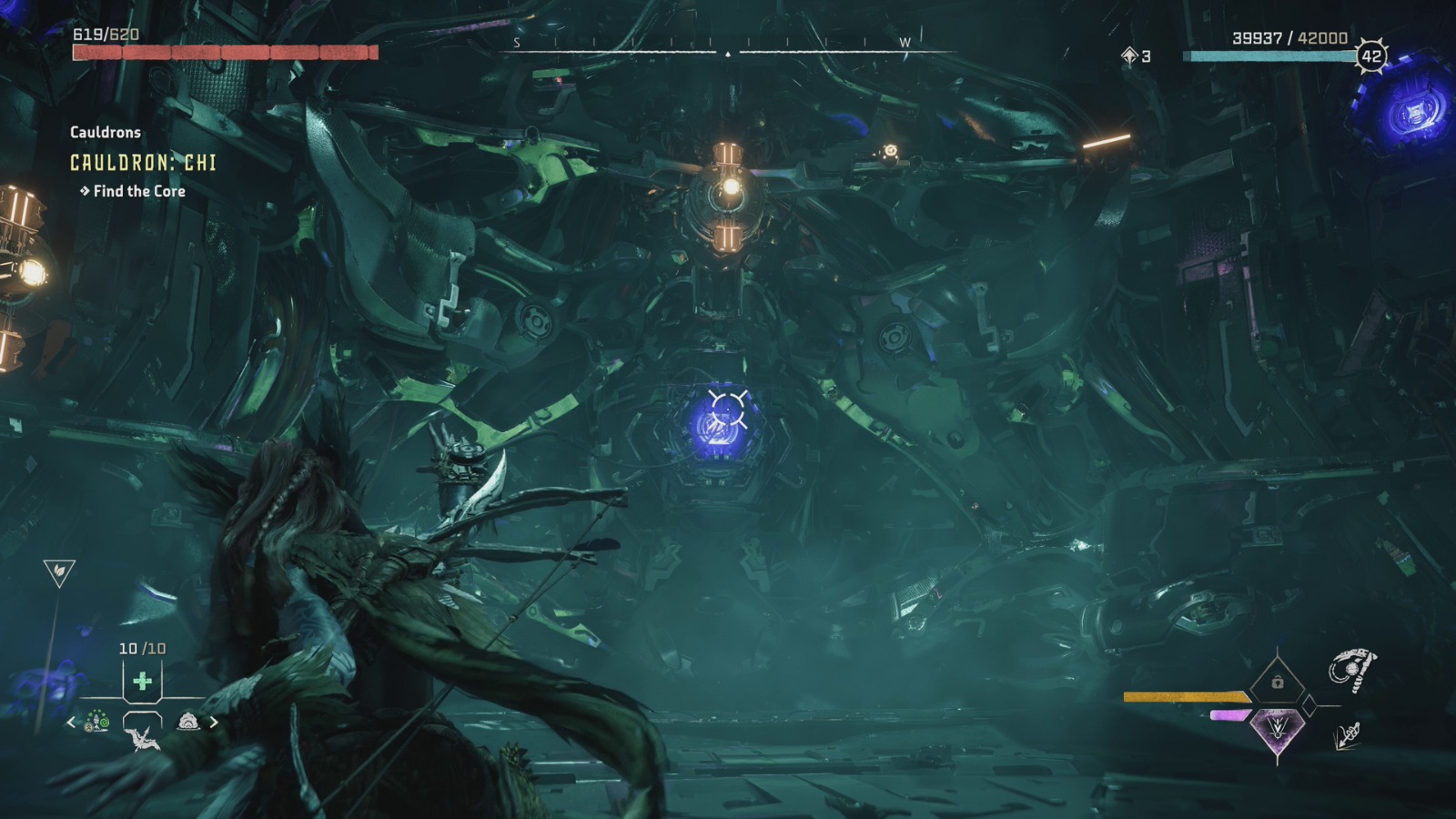
Task: Open the level 42 badge
Action: [x=1371, y=56]
